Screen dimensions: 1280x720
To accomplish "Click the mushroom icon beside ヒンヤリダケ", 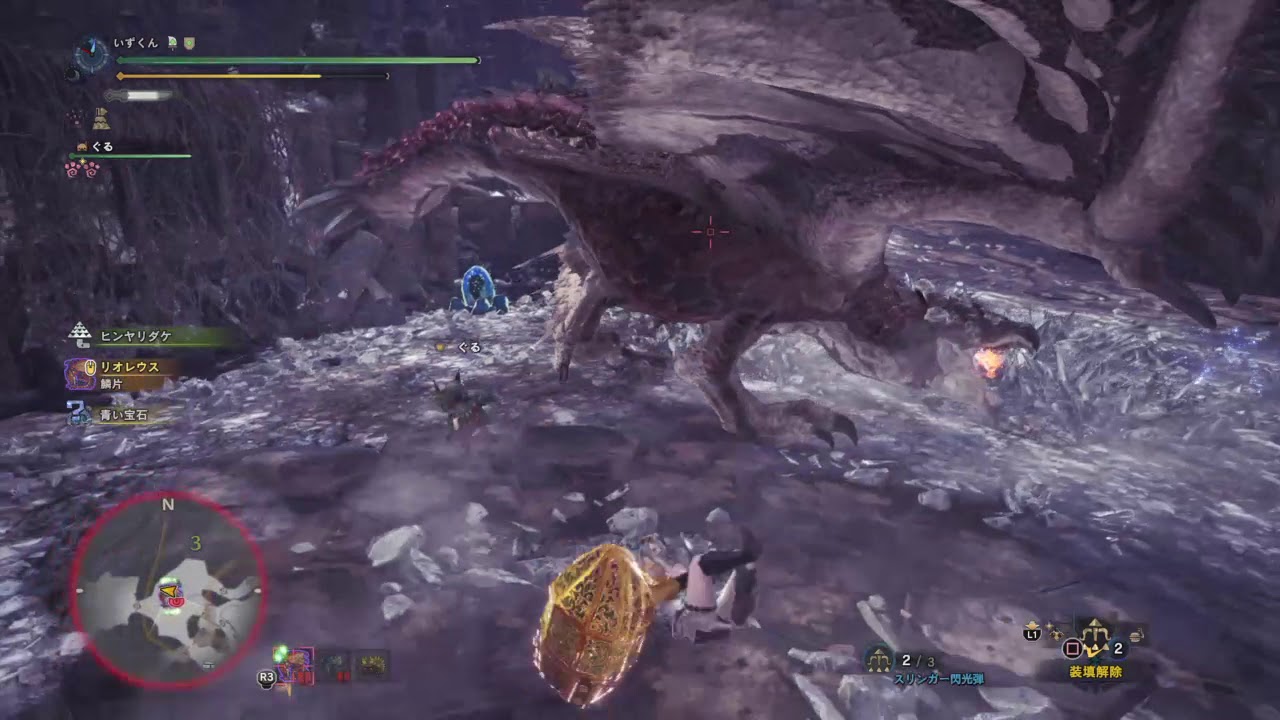I will tap(80, 333).
